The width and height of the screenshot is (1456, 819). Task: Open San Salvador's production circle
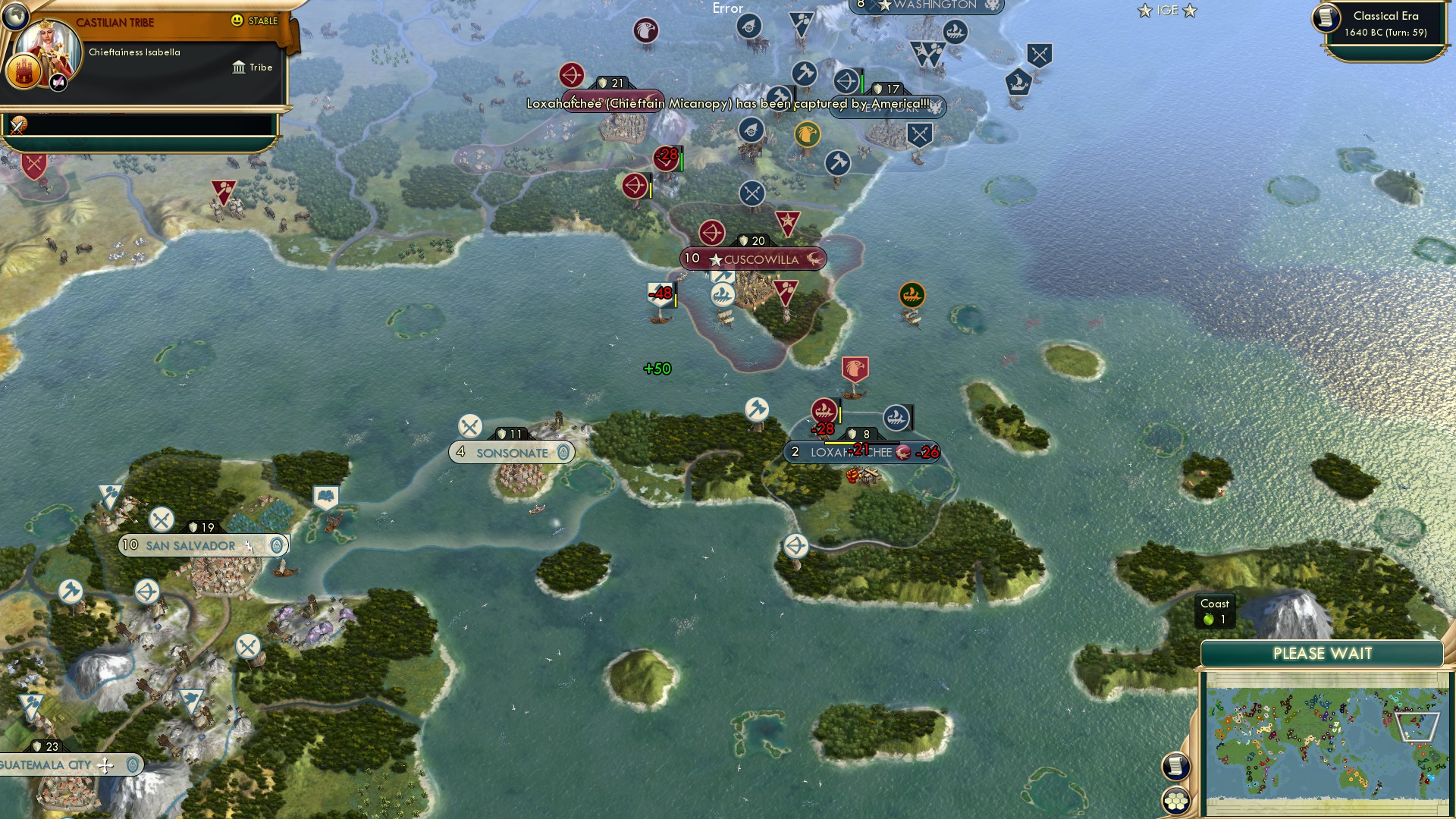tap(276, 545)
